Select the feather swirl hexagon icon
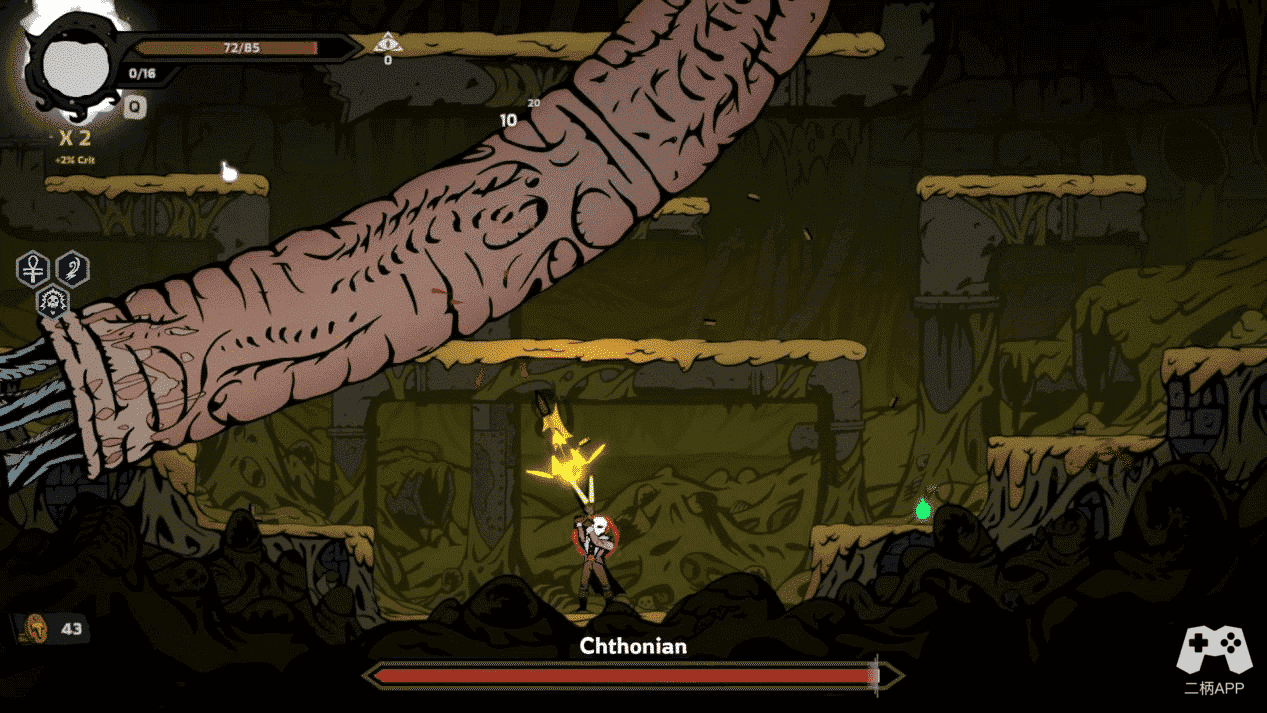The image size is (1267, 713). point(72,269)
